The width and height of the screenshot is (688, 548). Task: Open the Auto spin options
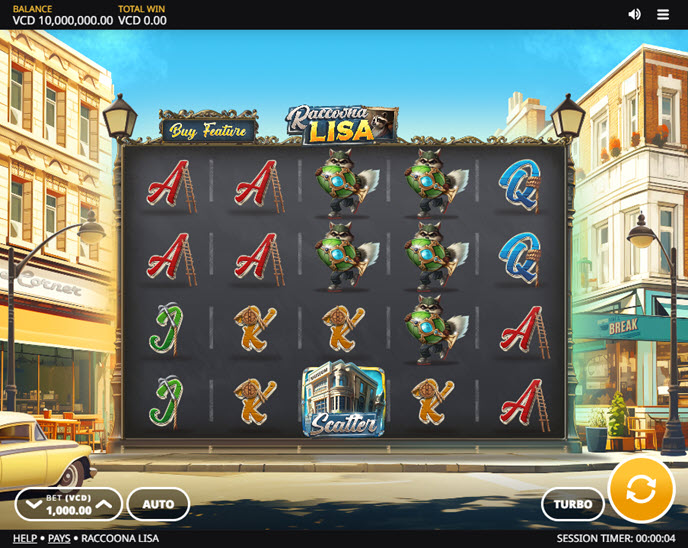click(x=158, y=504)
